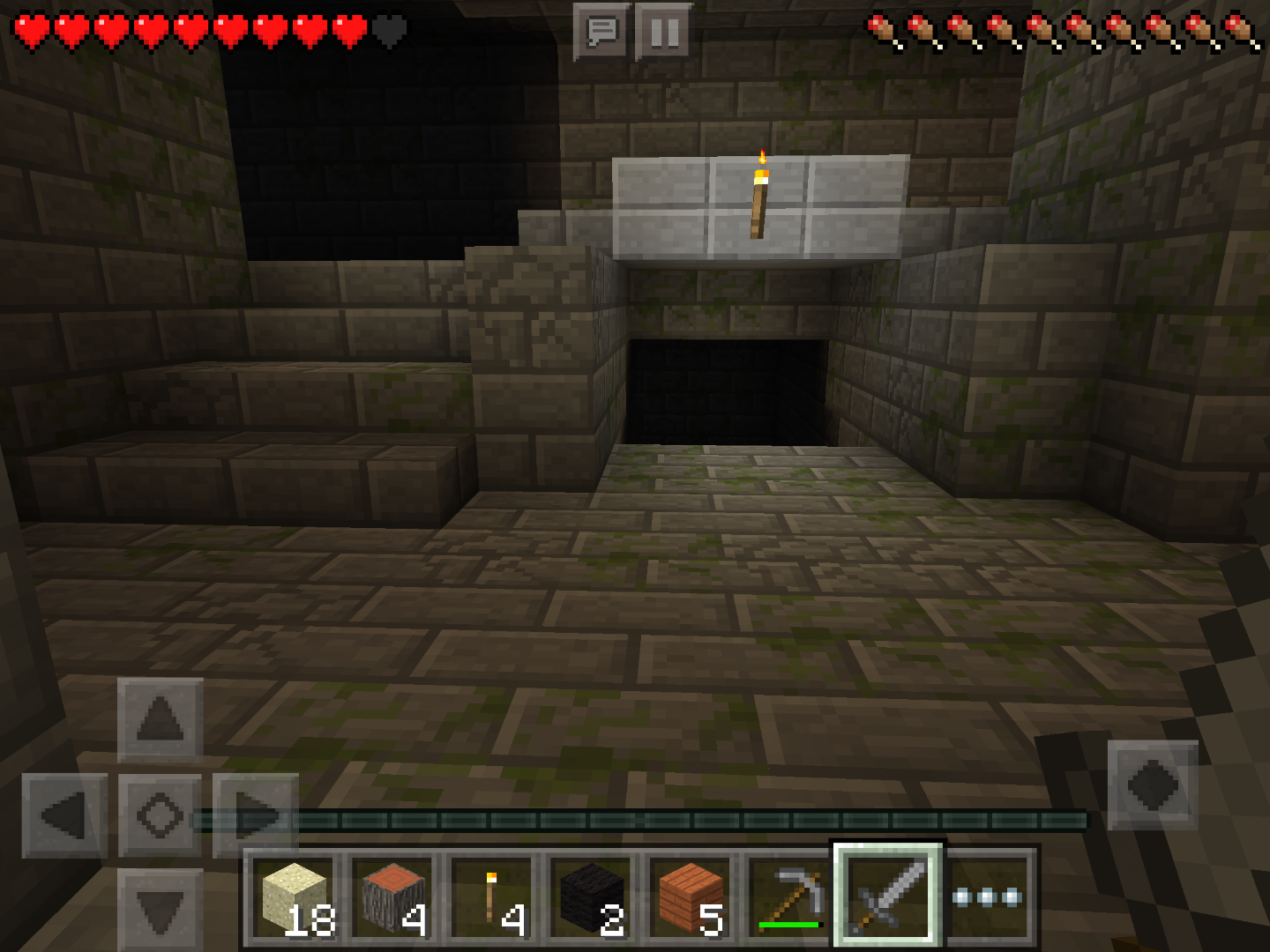The height and width of the screenshot is (952, 1270).
Task: Tap the experience bar above the hotbar
Action: (635, 818)
